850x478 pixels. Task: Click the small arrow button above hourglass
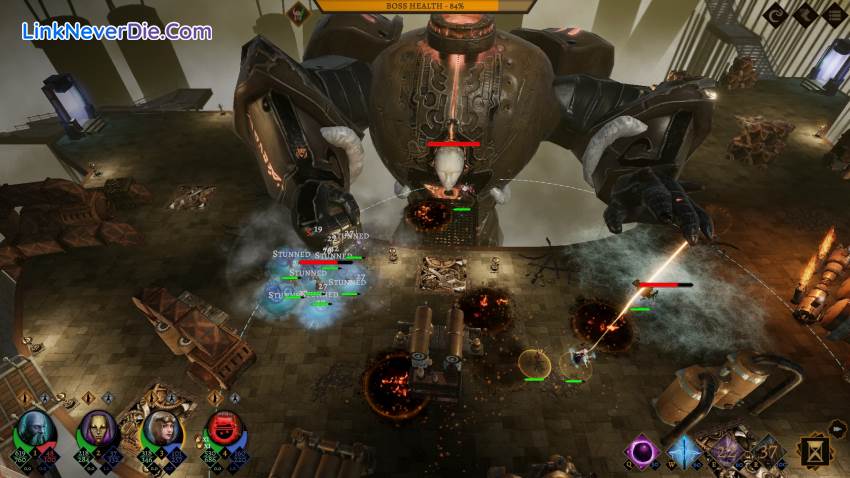(x=838, y=428)
